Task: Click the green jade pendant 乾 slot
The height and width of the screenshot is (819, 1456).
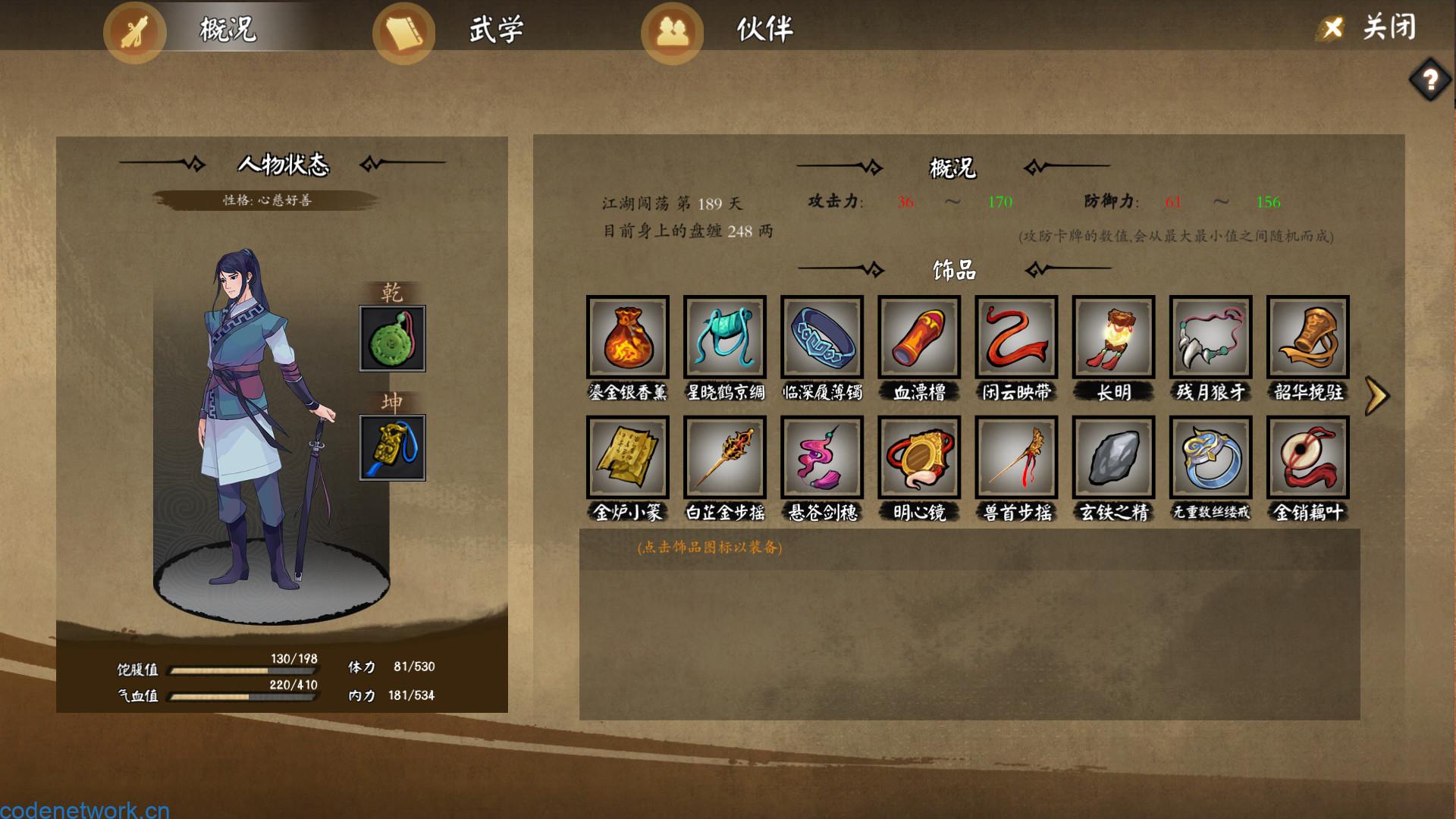Action: (392, 338)
